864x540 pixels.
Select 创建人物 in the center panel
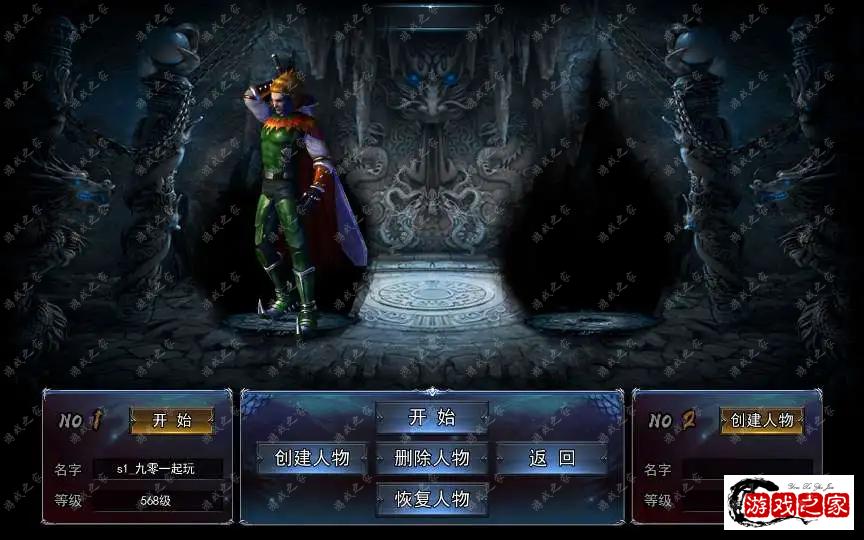point(312,458)
